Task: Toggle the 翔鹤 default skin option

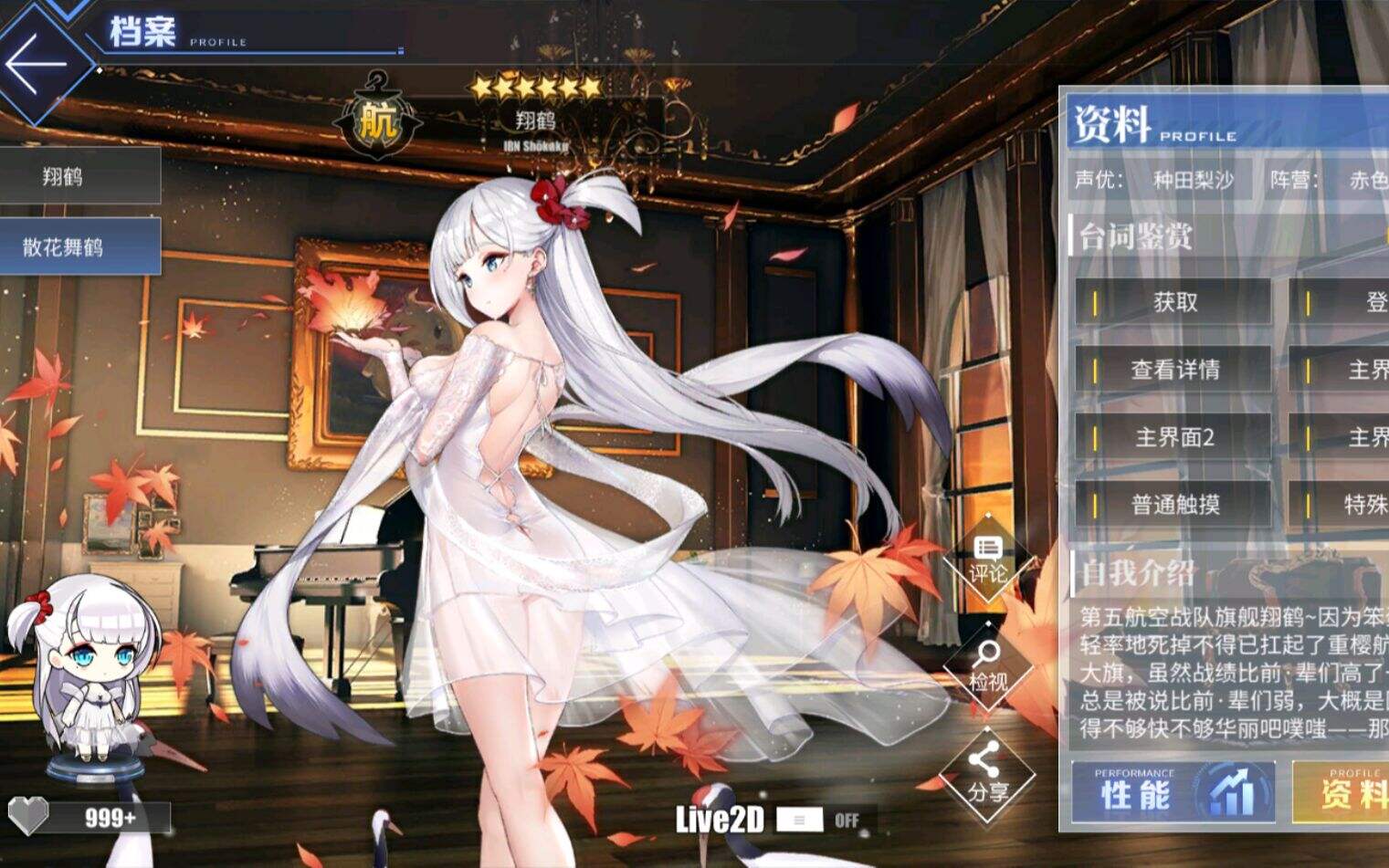Action: tap(80, 175)
